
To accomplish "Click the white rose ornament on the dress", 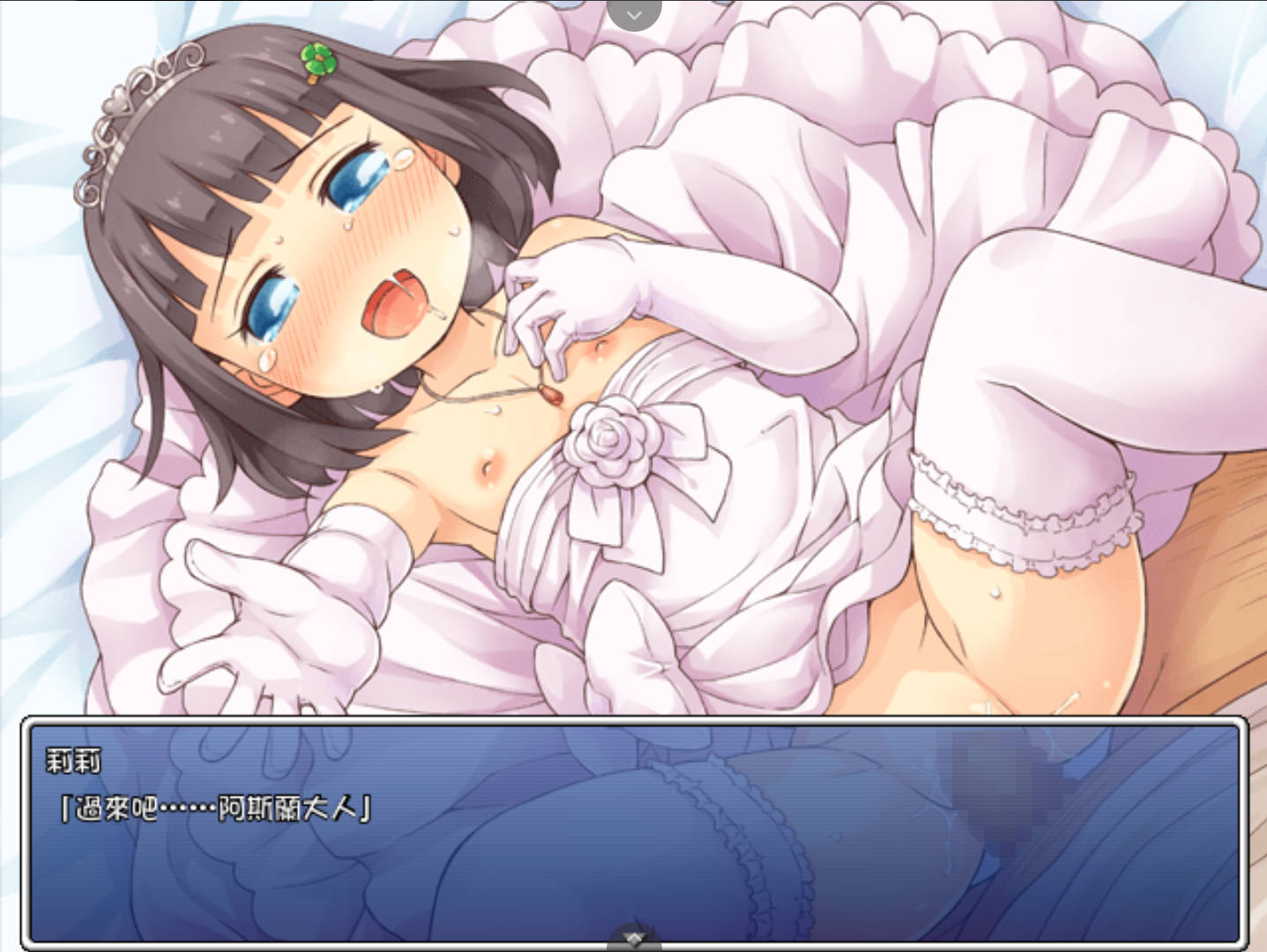I will pyautogui.click(x=614, y=441).
